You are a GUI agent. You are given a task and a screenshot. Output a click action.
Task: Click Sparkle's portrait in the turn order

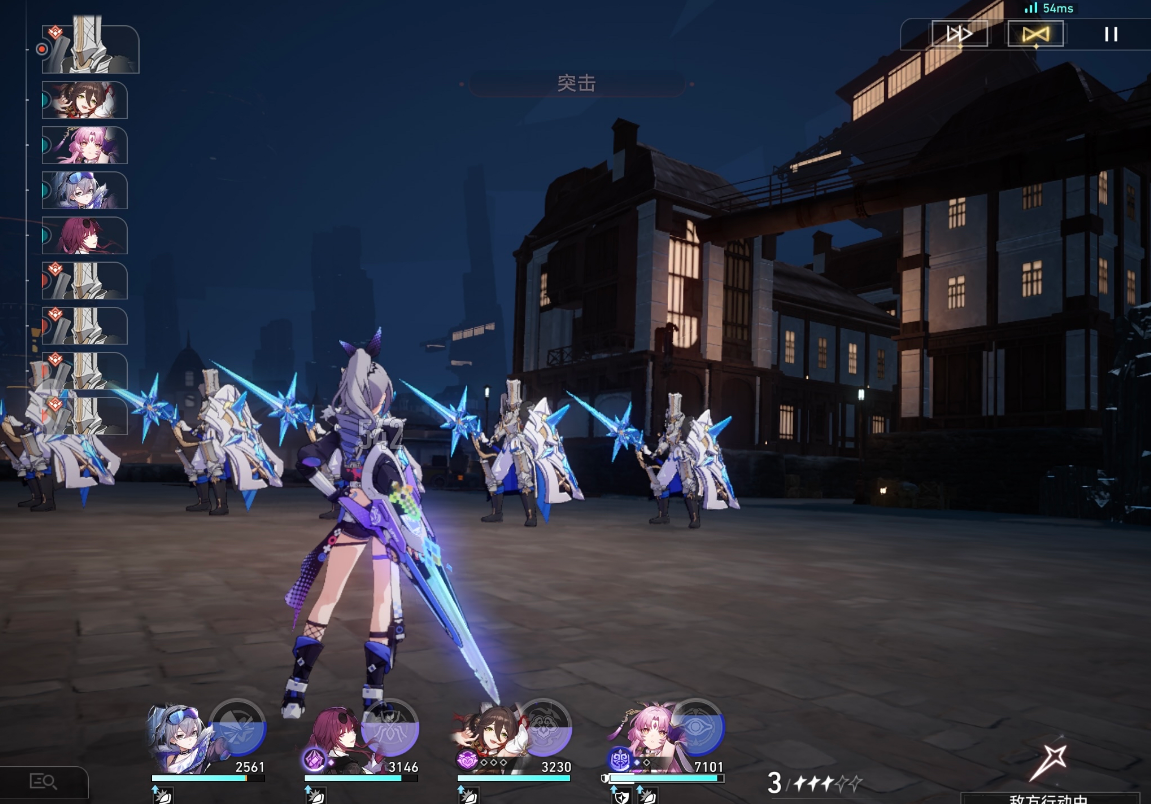[x=85, y=100]
